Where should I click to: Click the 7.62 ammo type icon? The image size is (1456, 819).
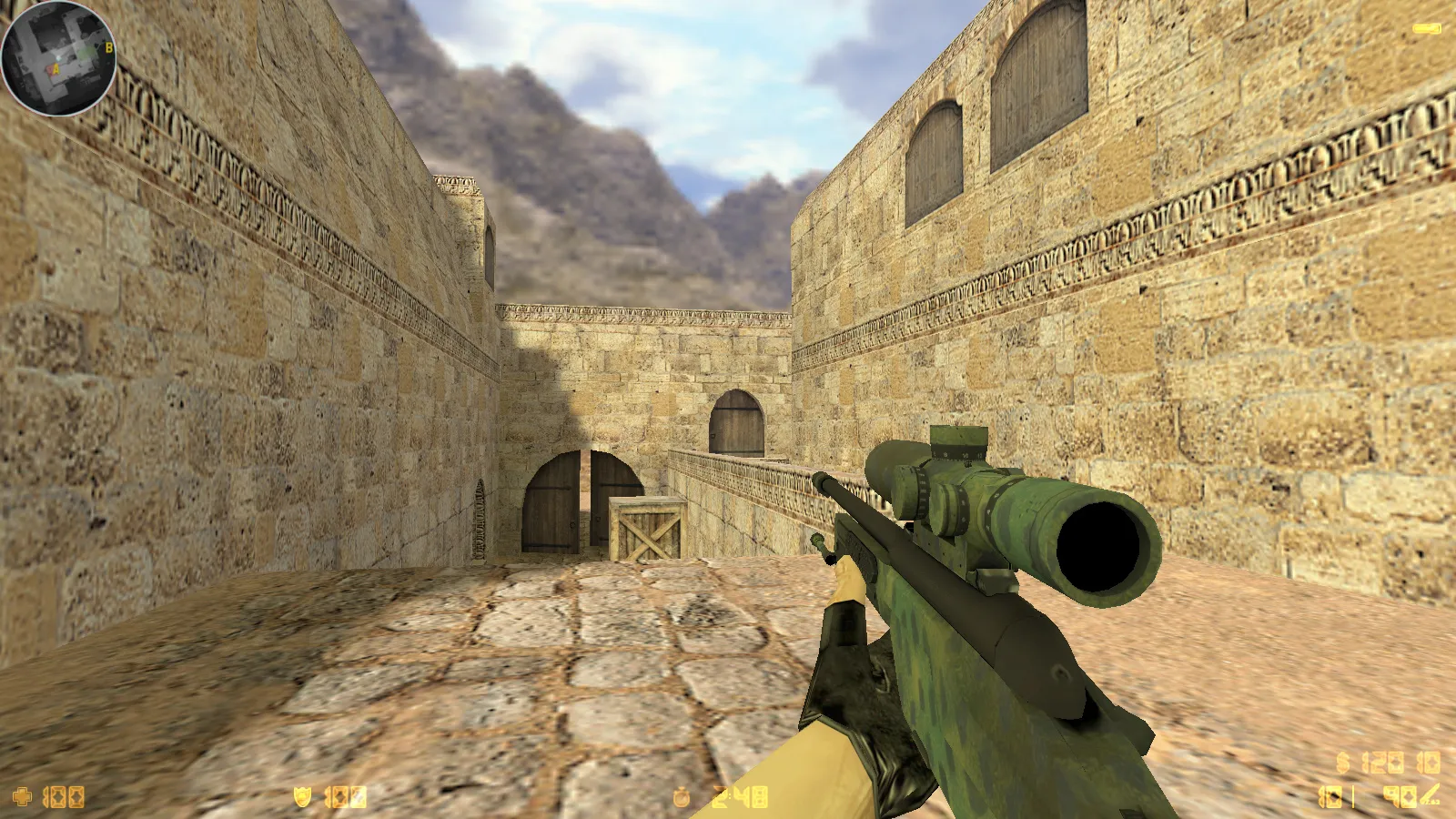pyautogui.click(x=1430, y=796)
